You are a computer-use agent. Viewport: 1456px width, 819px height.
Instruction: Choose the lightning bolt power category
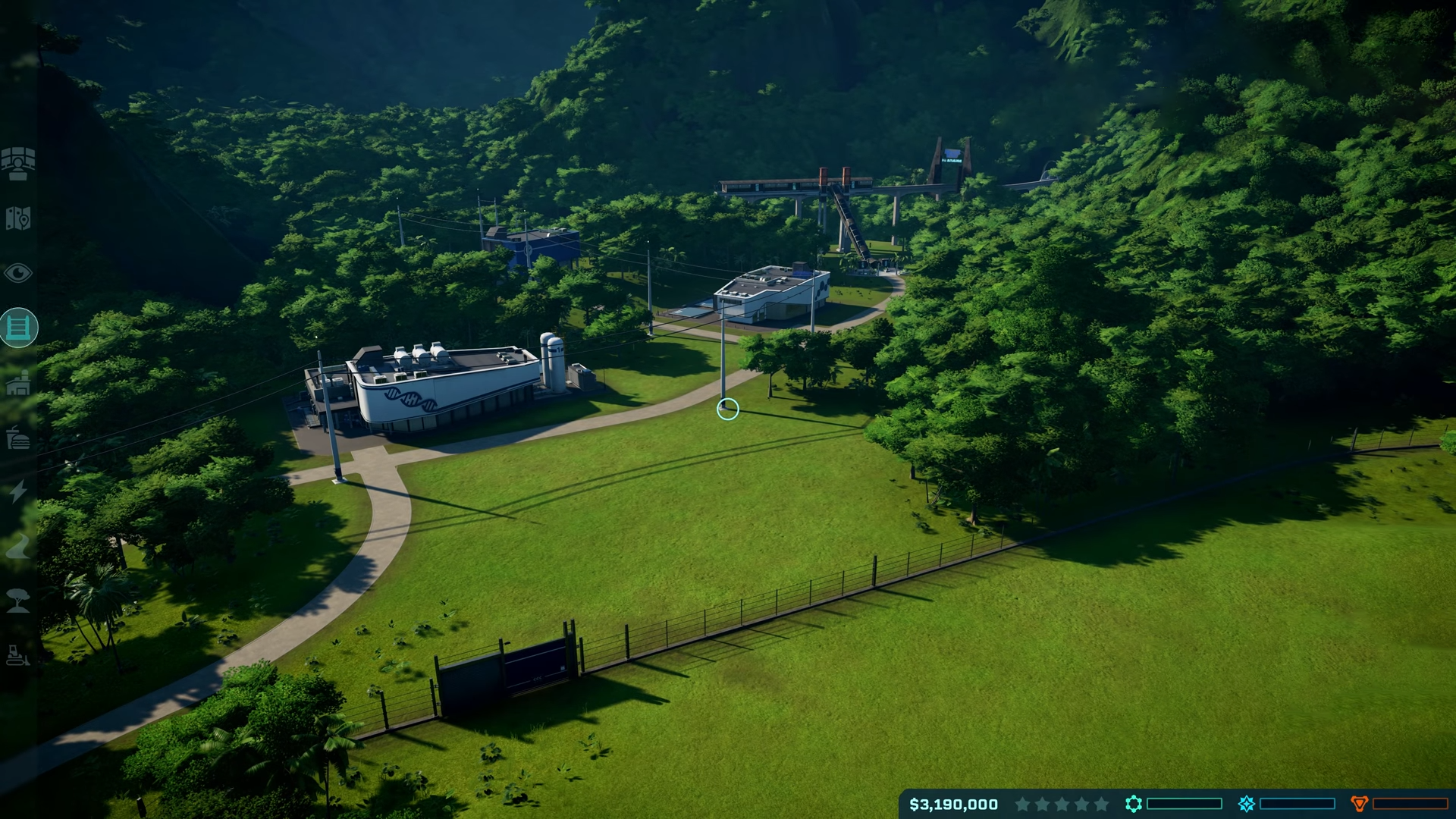(x=18, y=491)
